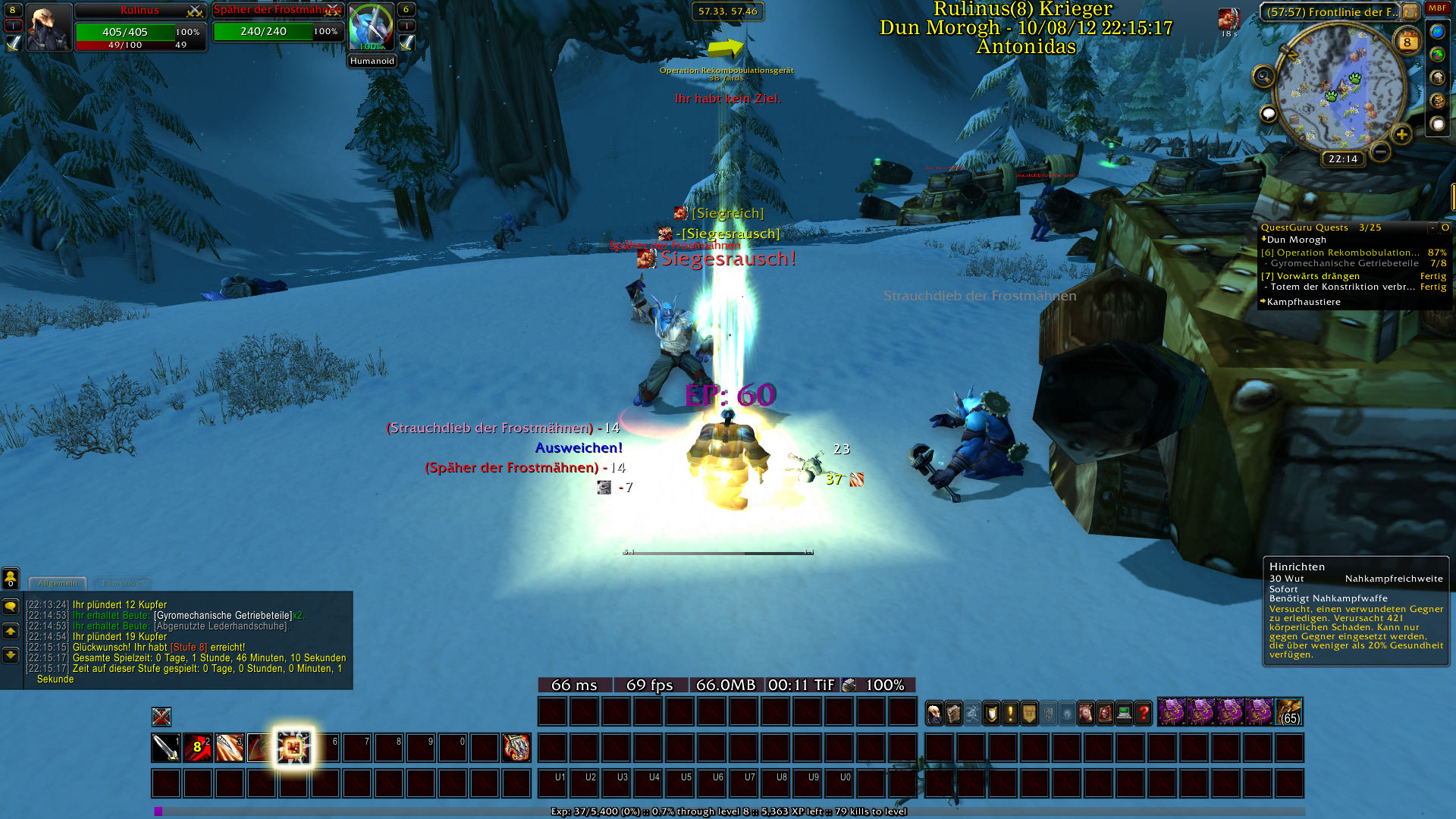
Task: Open the character info micro button
Action: (935, 713)
